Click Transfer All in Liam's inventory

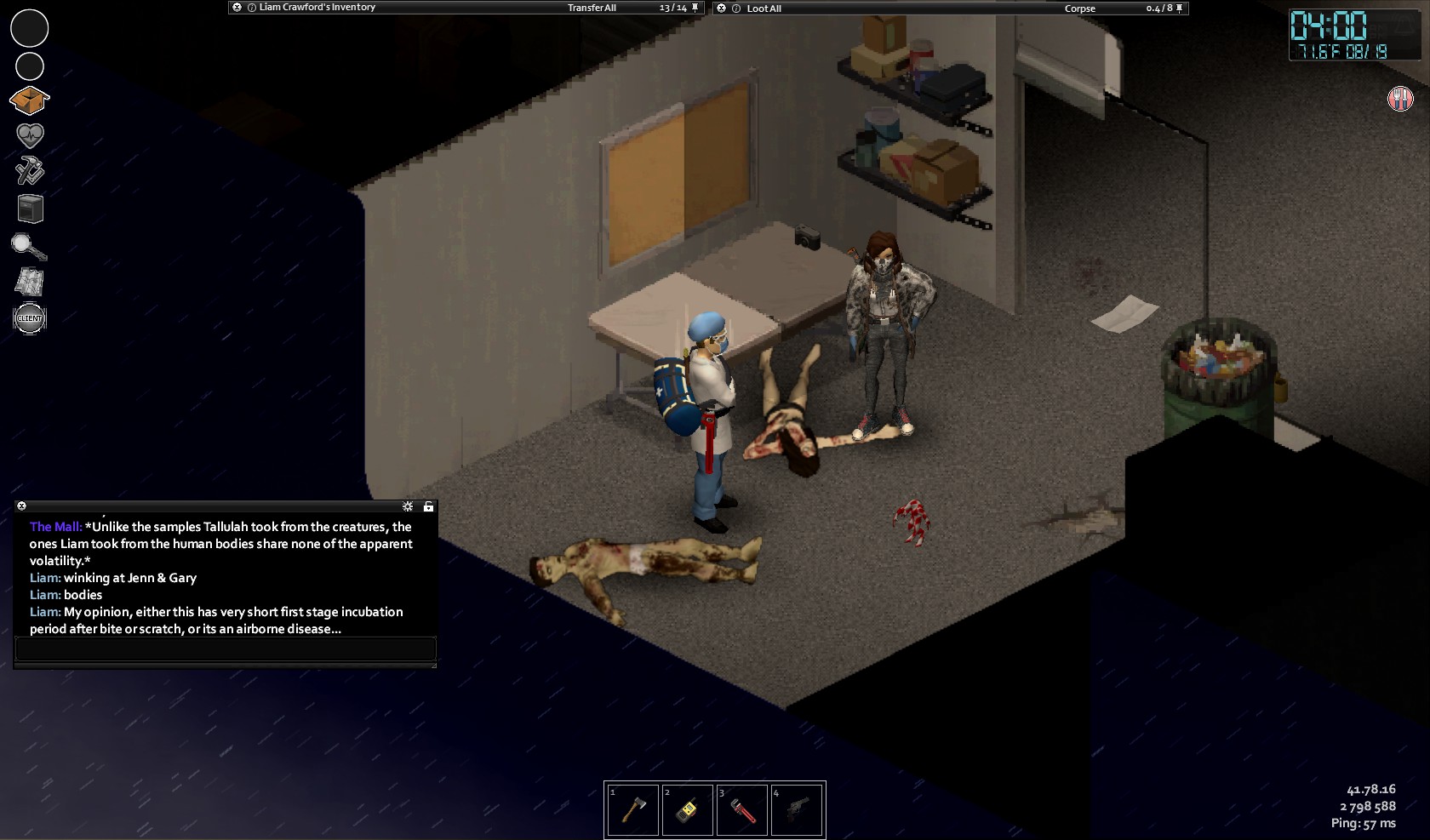click(592, 8)
